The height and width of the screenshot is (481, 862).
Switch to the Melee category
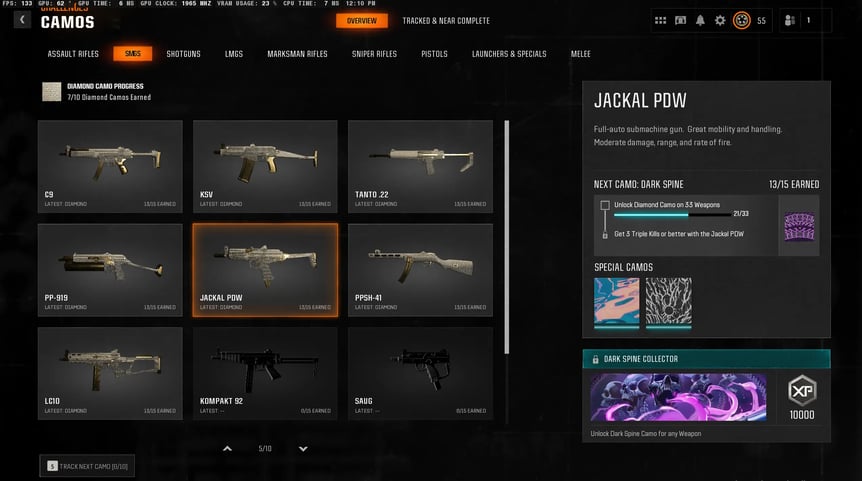click(582, 54)
